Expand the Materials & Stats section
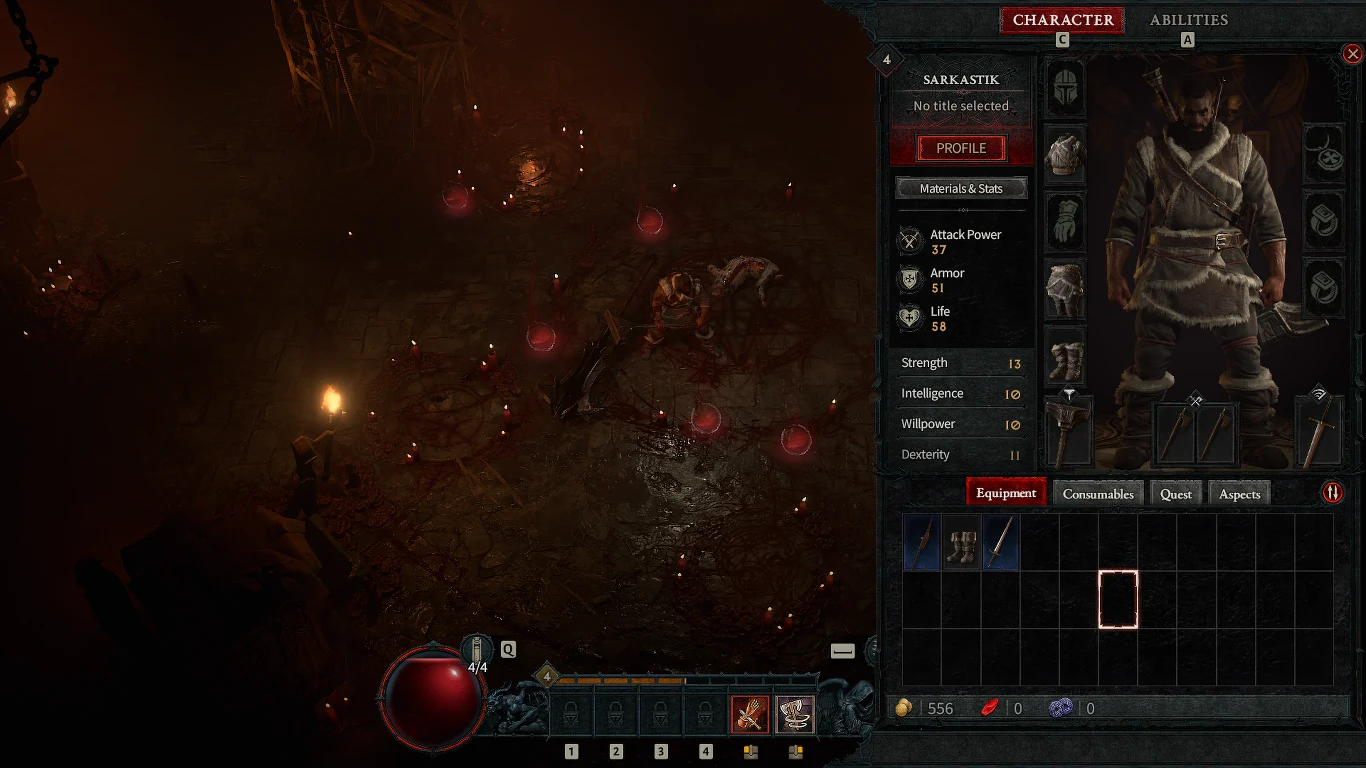The width and height of the screenshot is (1366, 768). 961,187
